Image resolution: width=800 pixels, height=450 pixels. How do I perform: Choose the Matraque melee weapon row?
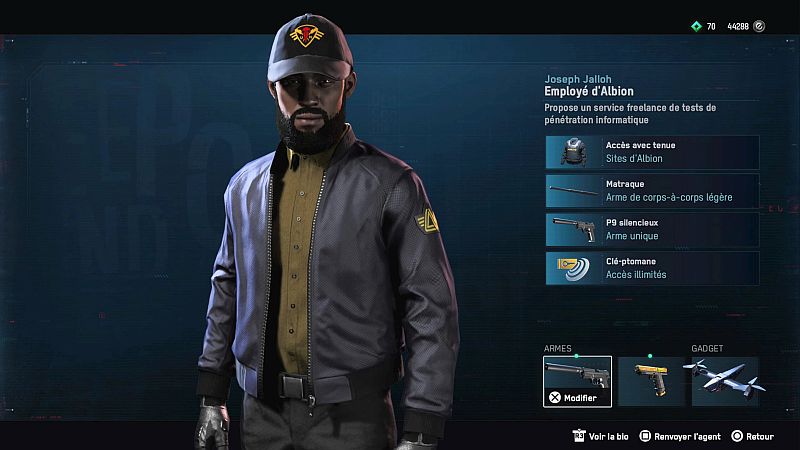click(652, 191)
